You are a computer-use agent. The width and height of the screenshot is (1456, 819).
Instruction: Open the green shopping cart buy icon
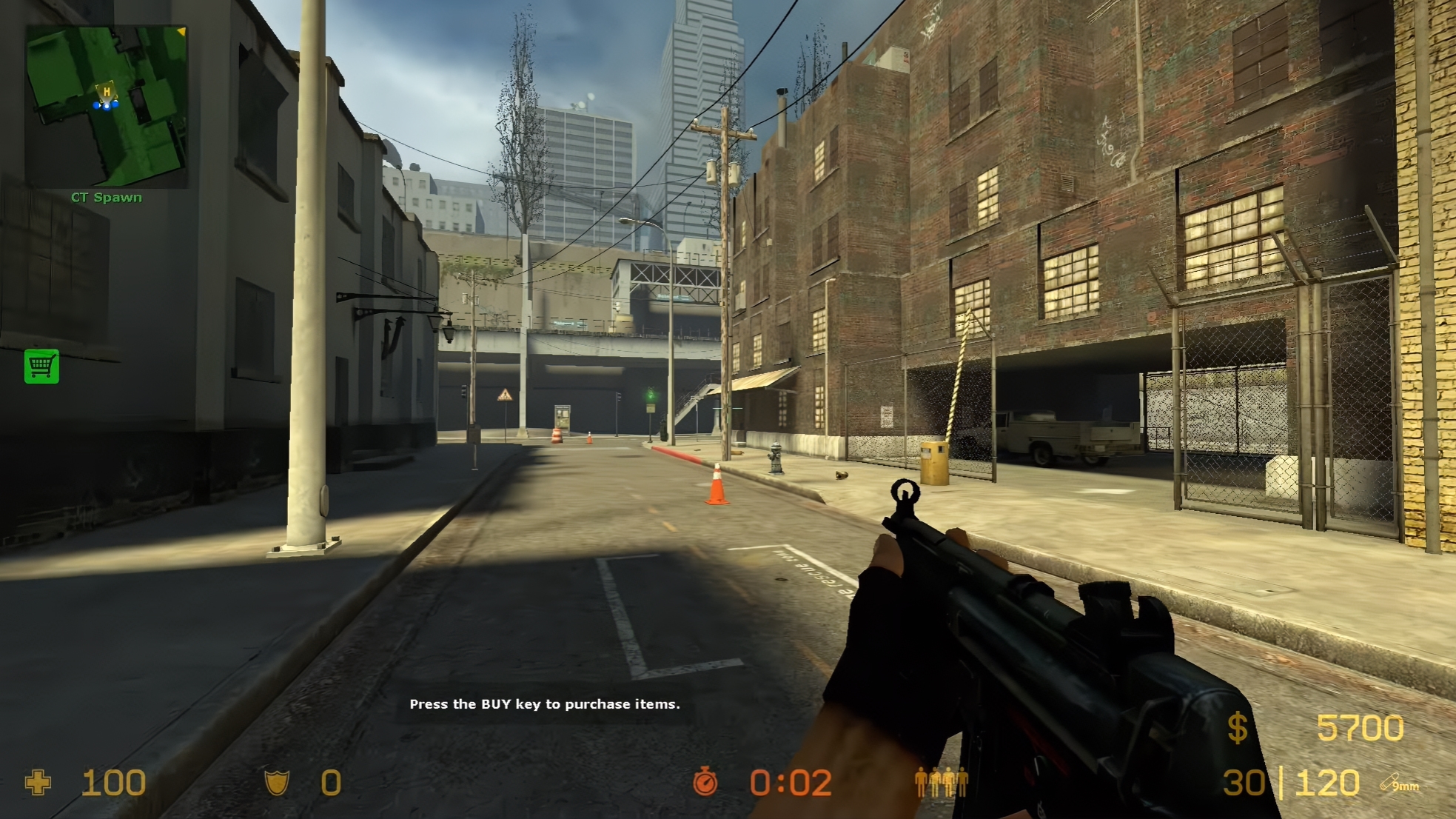[x=41, y=366]
